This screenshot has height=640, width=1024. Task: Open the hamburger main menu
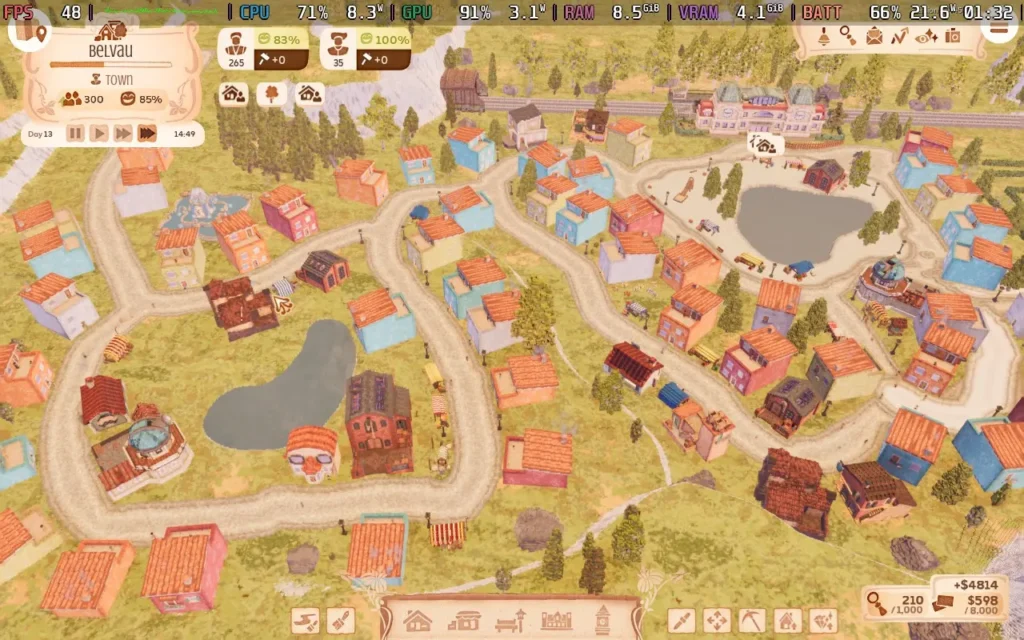point(997,29)
